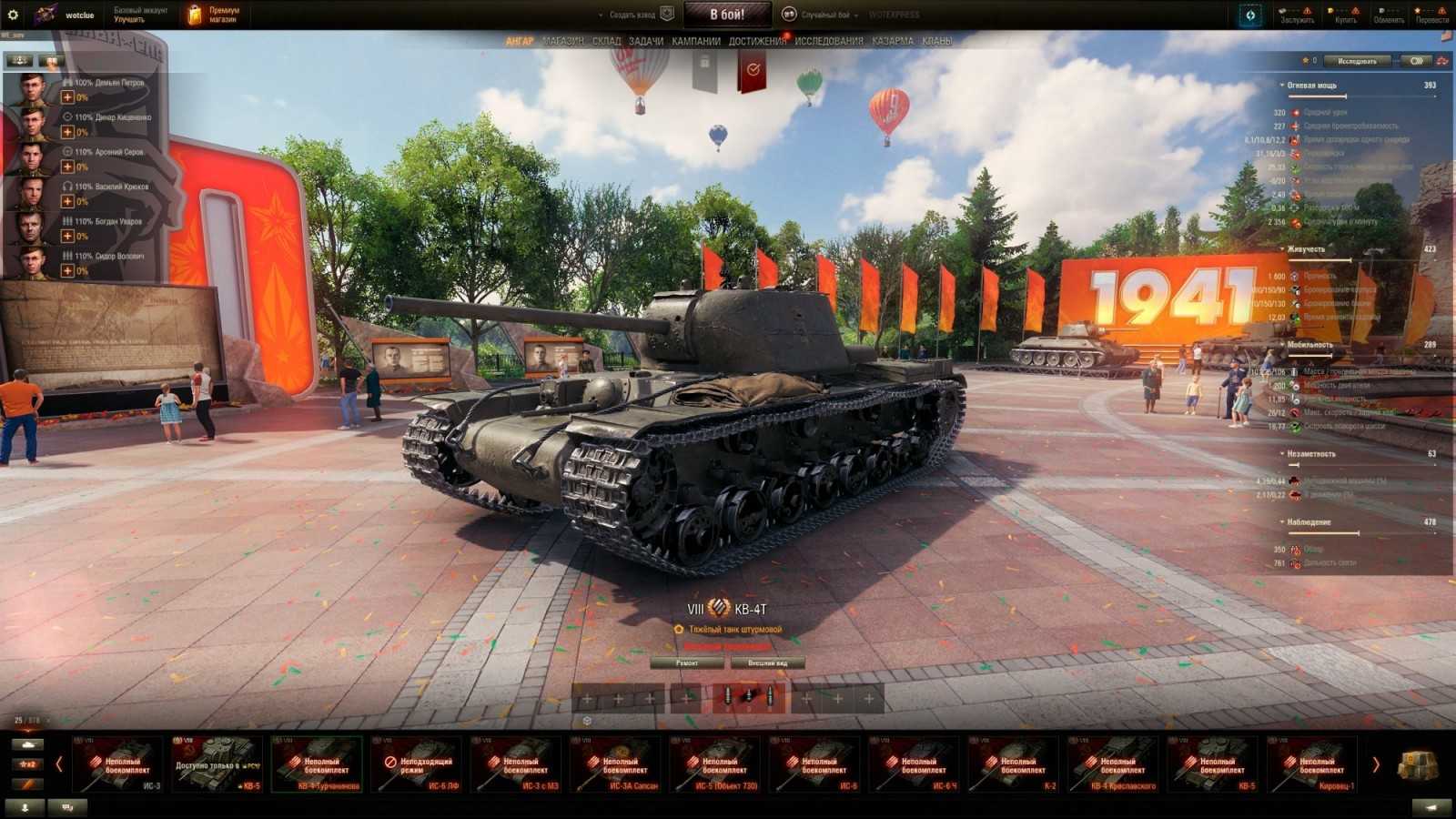The image size is (1456, 819).
Task: Open the Случайный бой battle type dropdown
Action: pos(834,15)
